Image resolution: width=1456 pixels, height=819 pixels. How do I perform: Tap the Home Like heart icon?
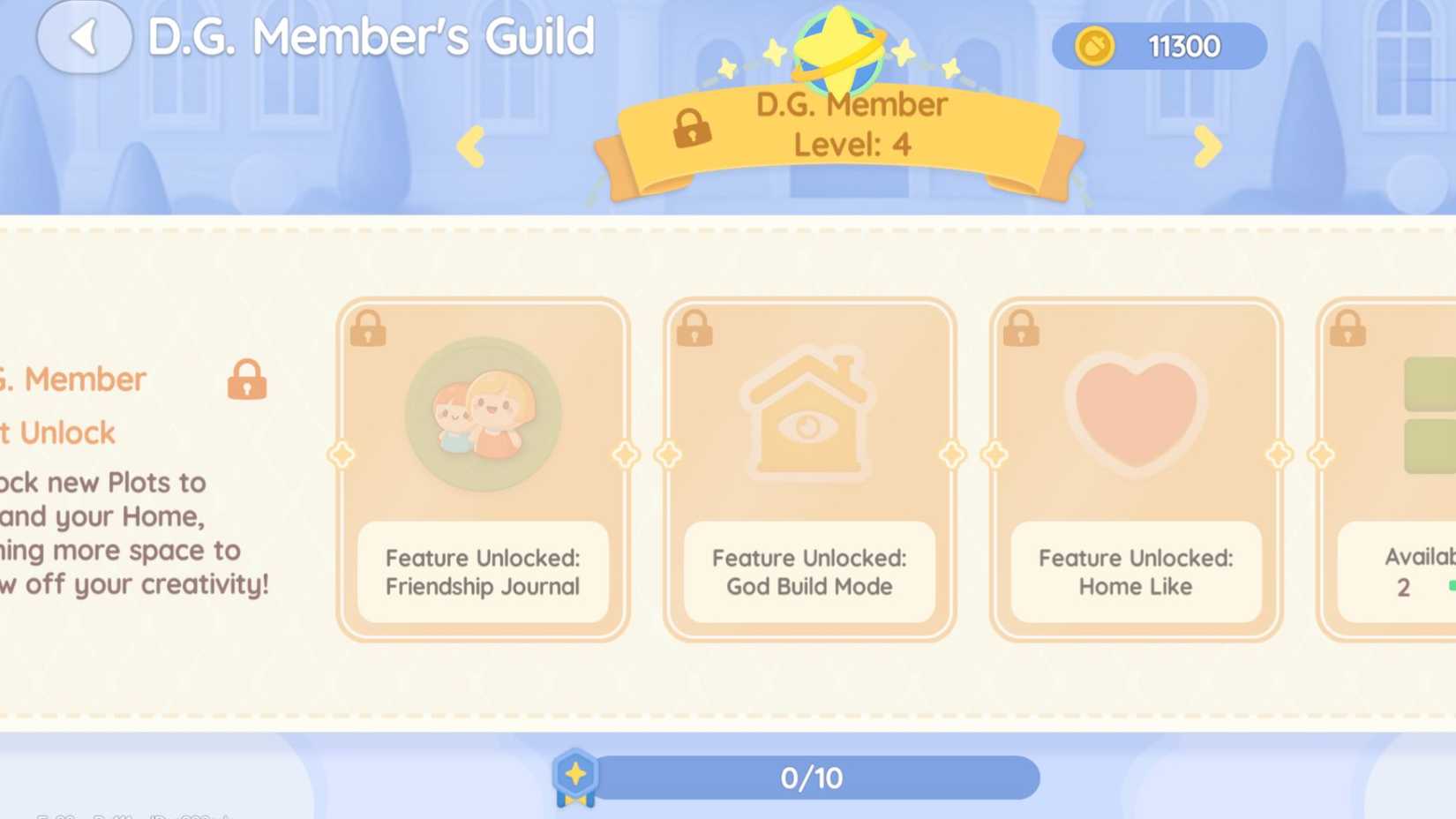point(1136,415)
